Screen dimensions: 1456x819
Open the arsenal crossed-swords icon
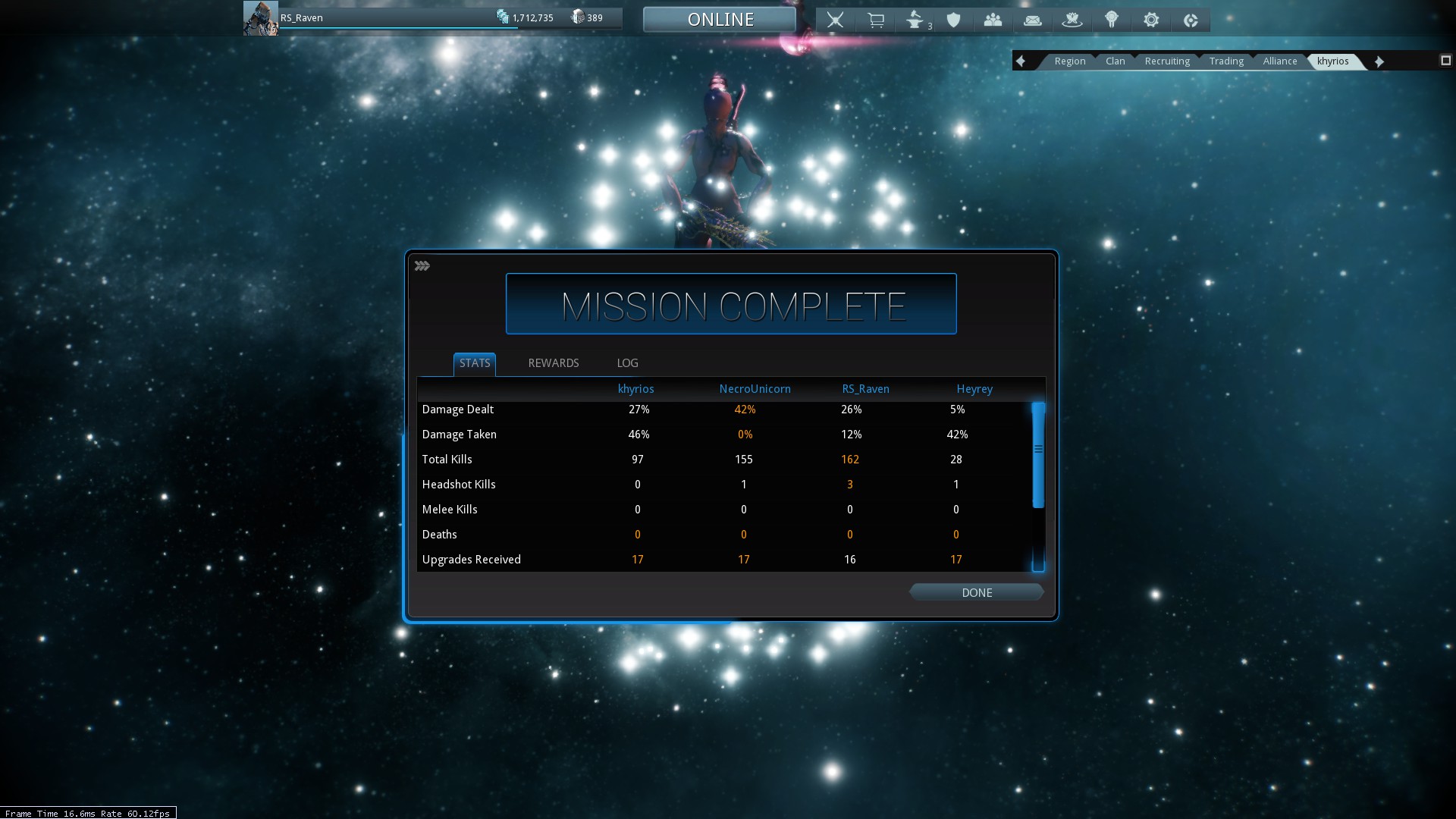[835, 20]
